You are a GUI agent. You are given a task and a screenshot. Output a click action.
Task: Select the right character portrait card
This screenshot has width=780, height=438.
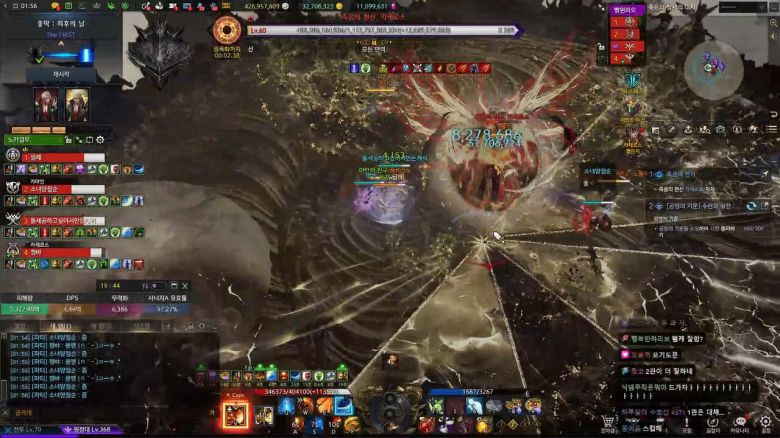point(77,104)
